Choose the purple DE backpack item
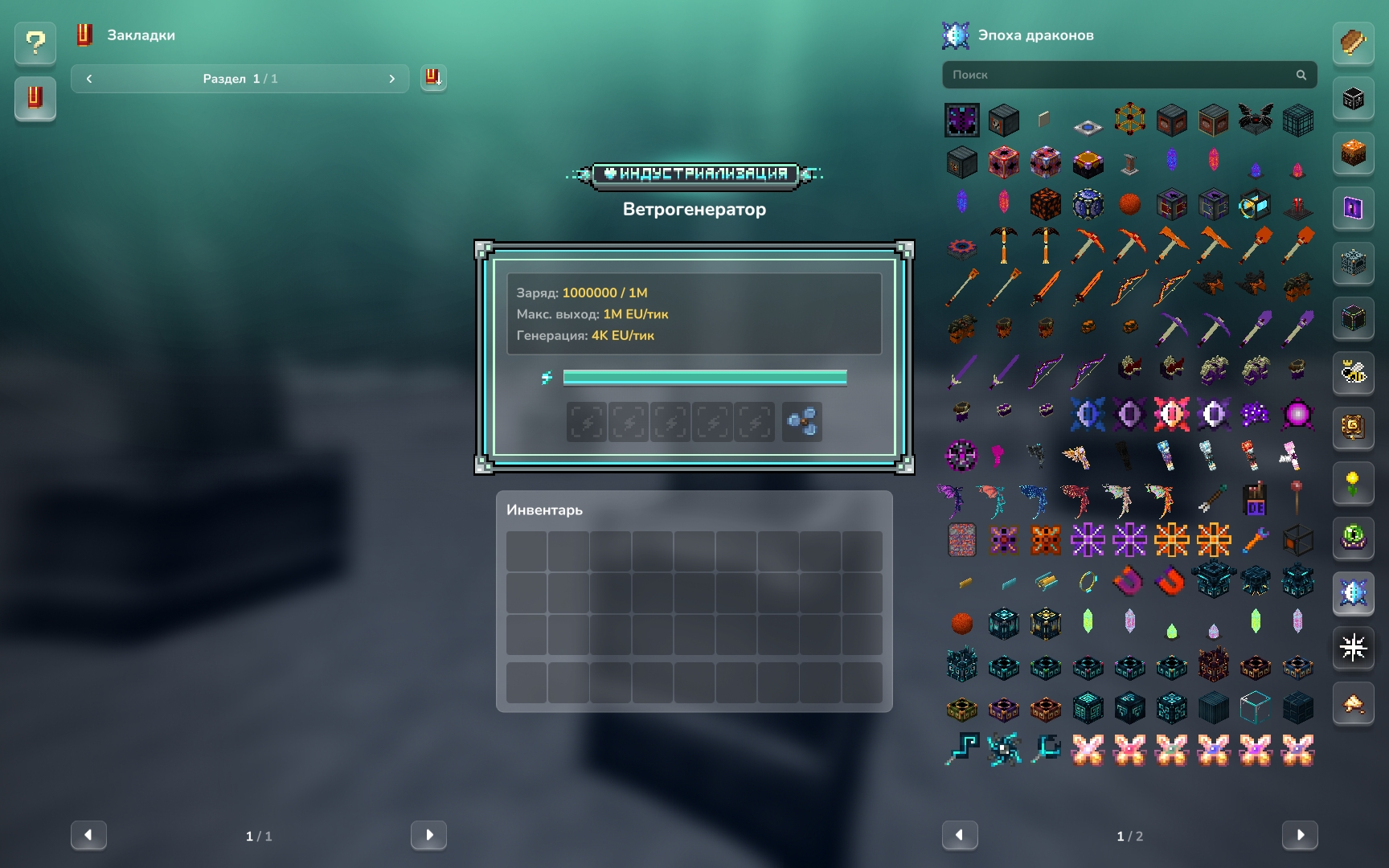1389x868 pixels. (1255, 499)
